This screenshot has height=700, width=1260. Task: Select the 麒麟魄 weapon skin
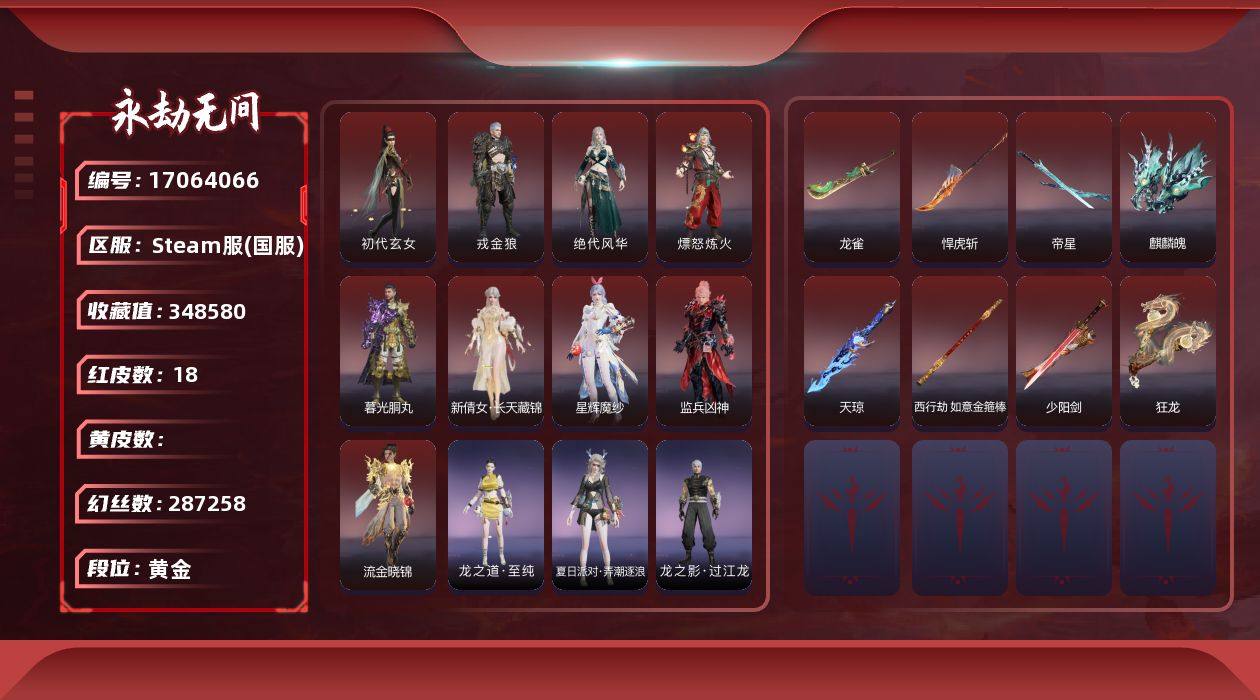[1168, 186]
